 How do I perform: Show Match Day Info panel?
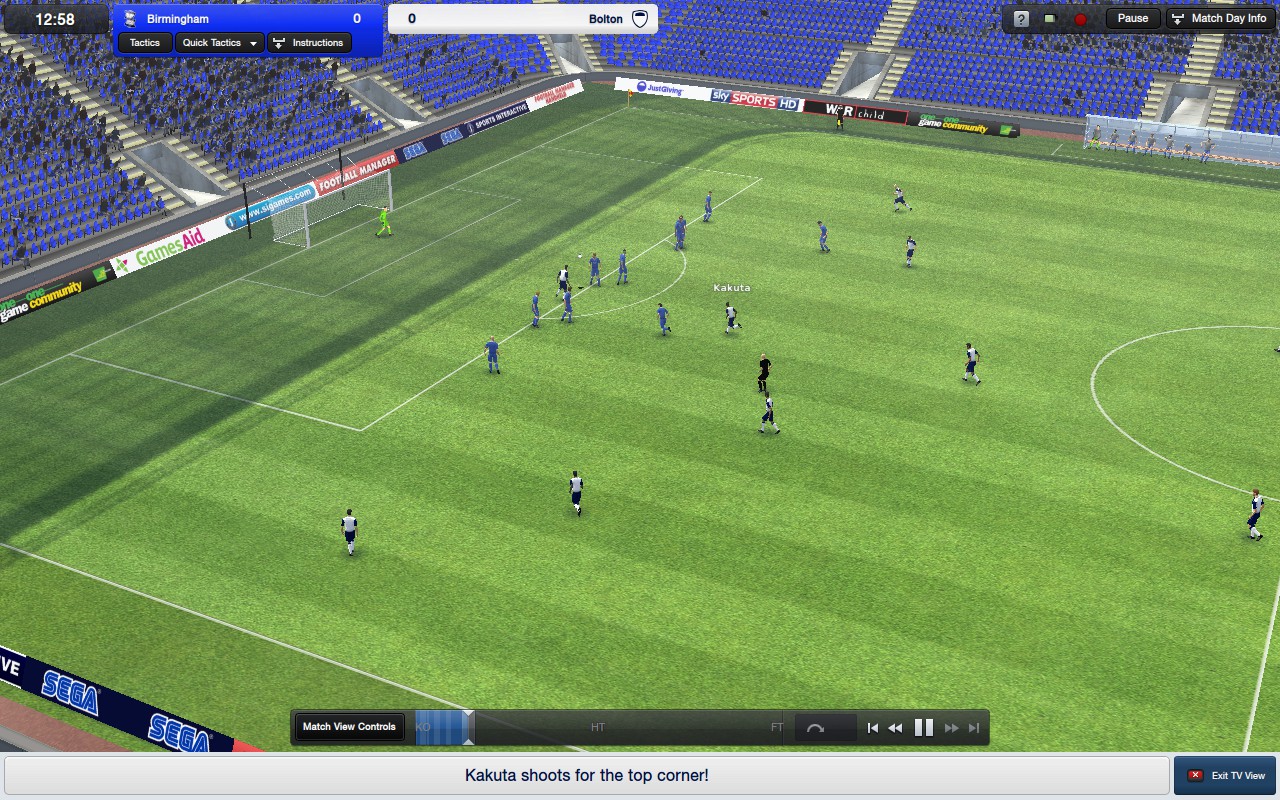(1219, 19)
